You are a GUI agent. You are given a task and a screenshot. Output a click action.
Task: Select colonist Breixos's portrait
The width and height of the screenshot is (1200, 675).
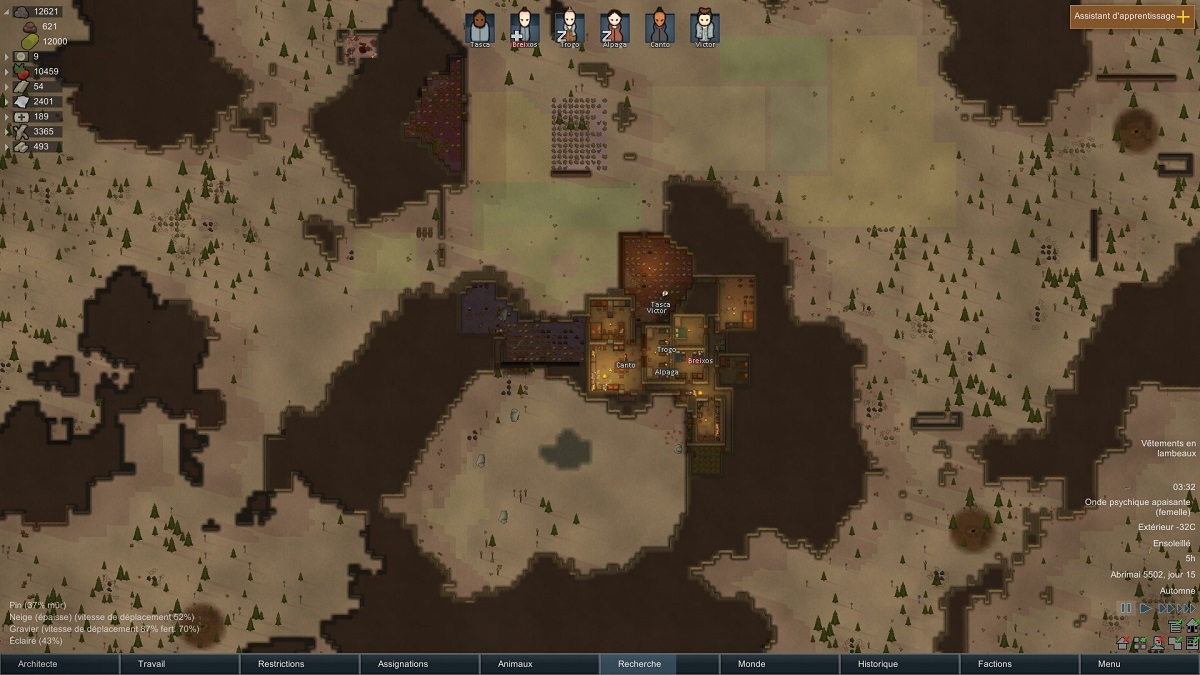(525, 26)
